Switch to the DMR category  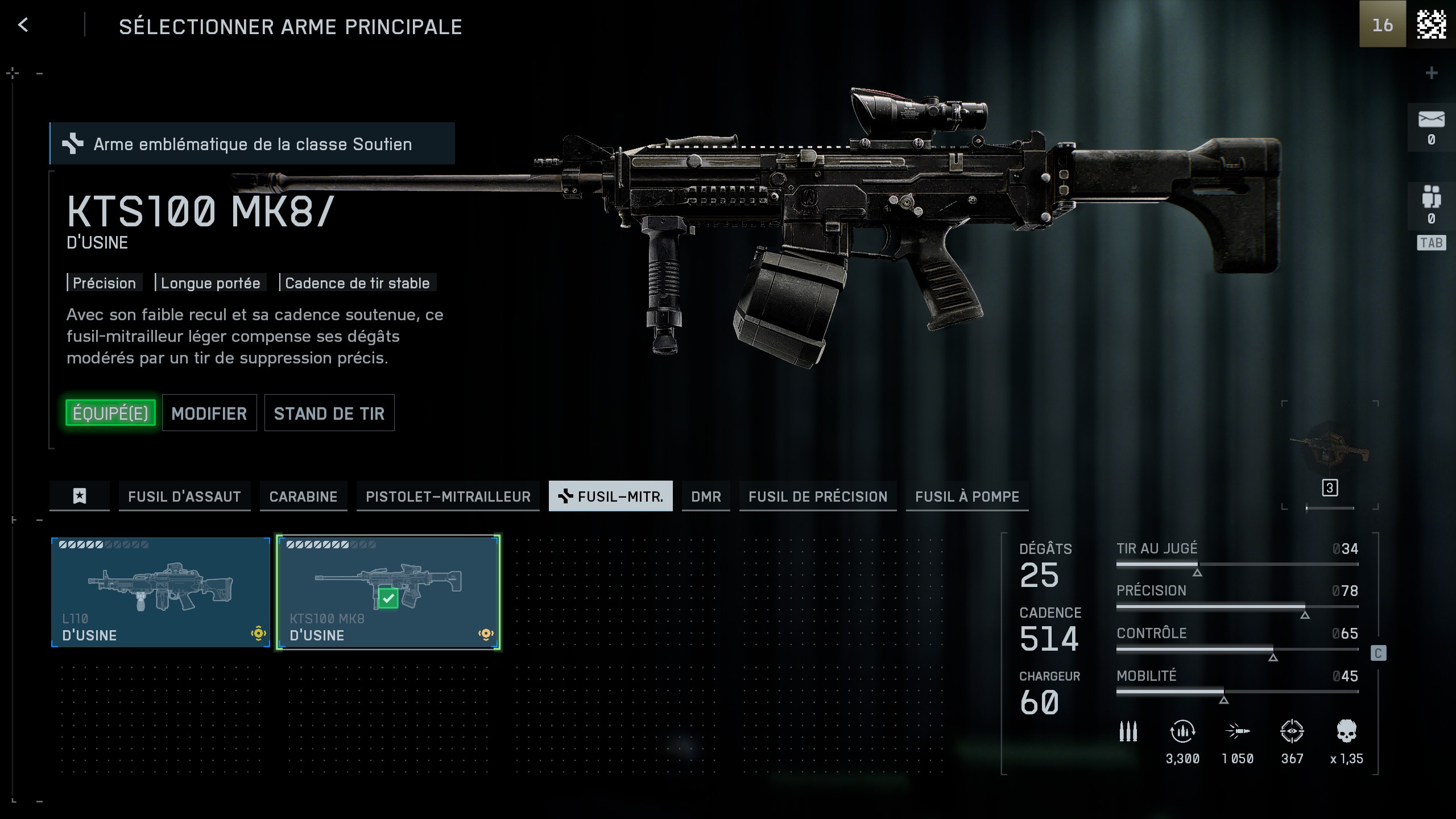(x=706, y=496)
